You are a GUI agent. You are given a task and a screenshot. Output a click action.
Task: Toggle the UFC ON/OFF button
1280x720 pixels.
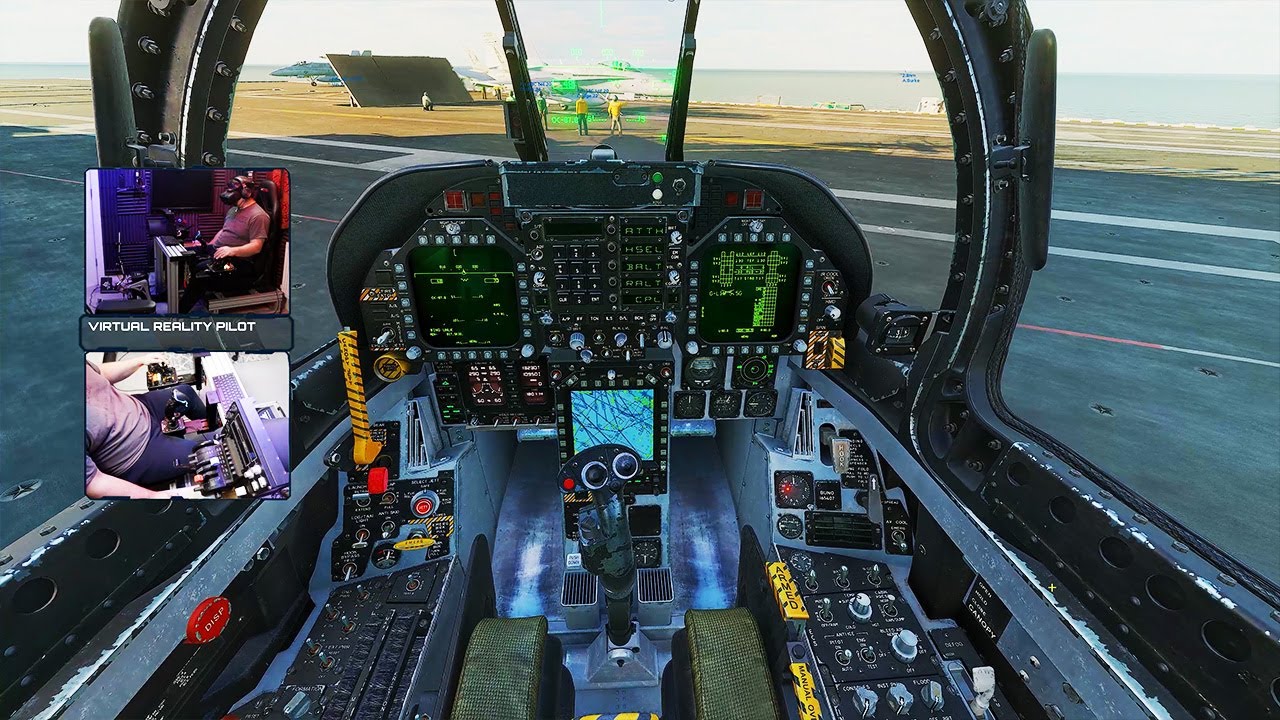653,317
